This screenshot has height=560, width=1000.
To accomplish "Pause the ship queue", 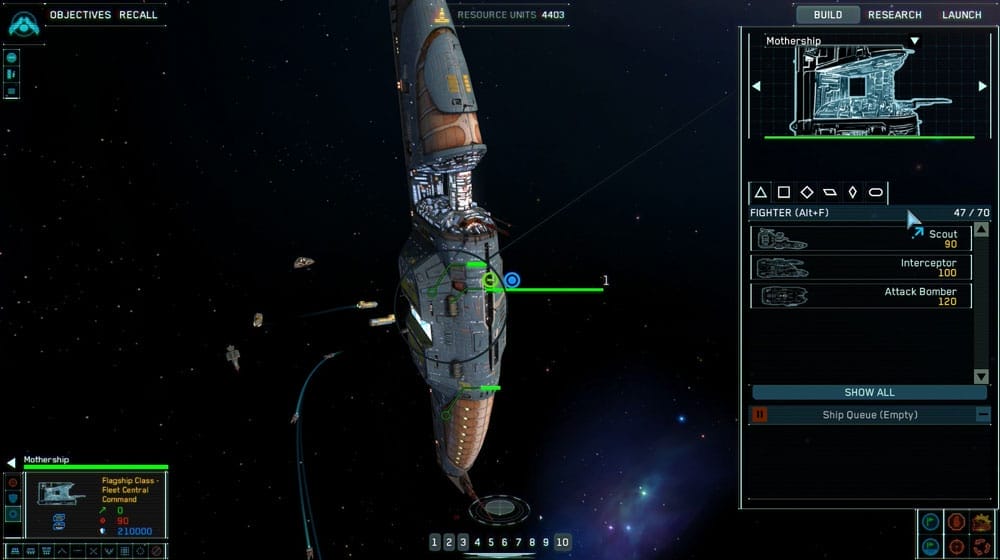I will 759,414.
